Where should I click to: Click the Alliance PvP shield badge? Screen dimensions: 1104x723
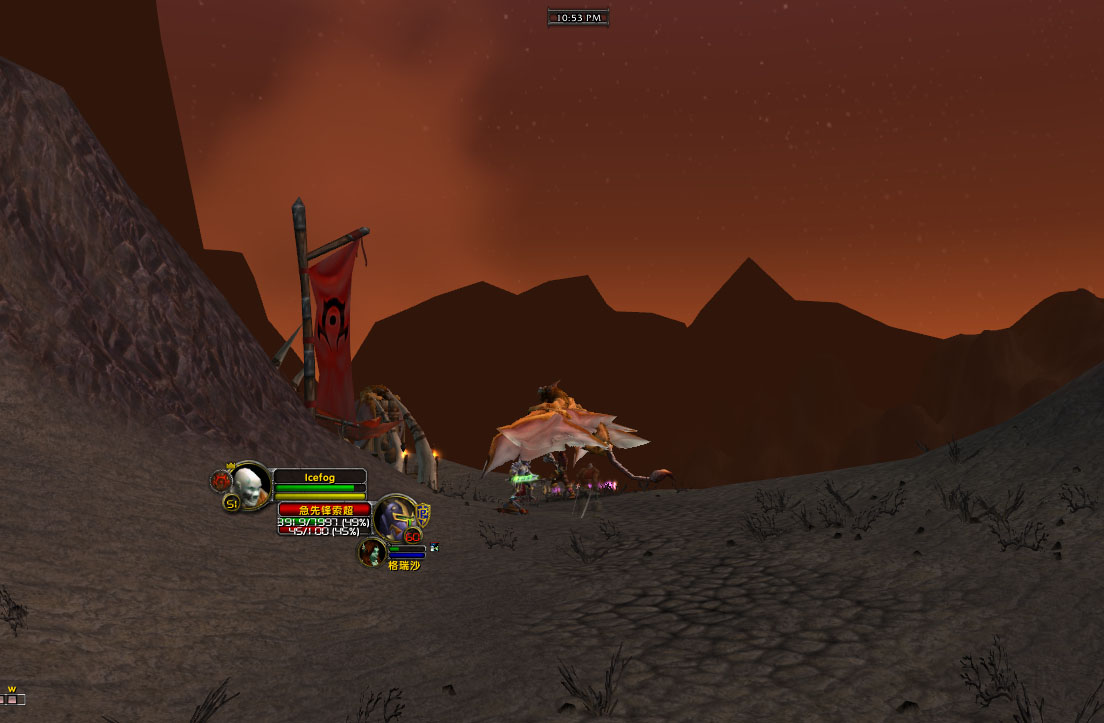(x=423, y=512)
